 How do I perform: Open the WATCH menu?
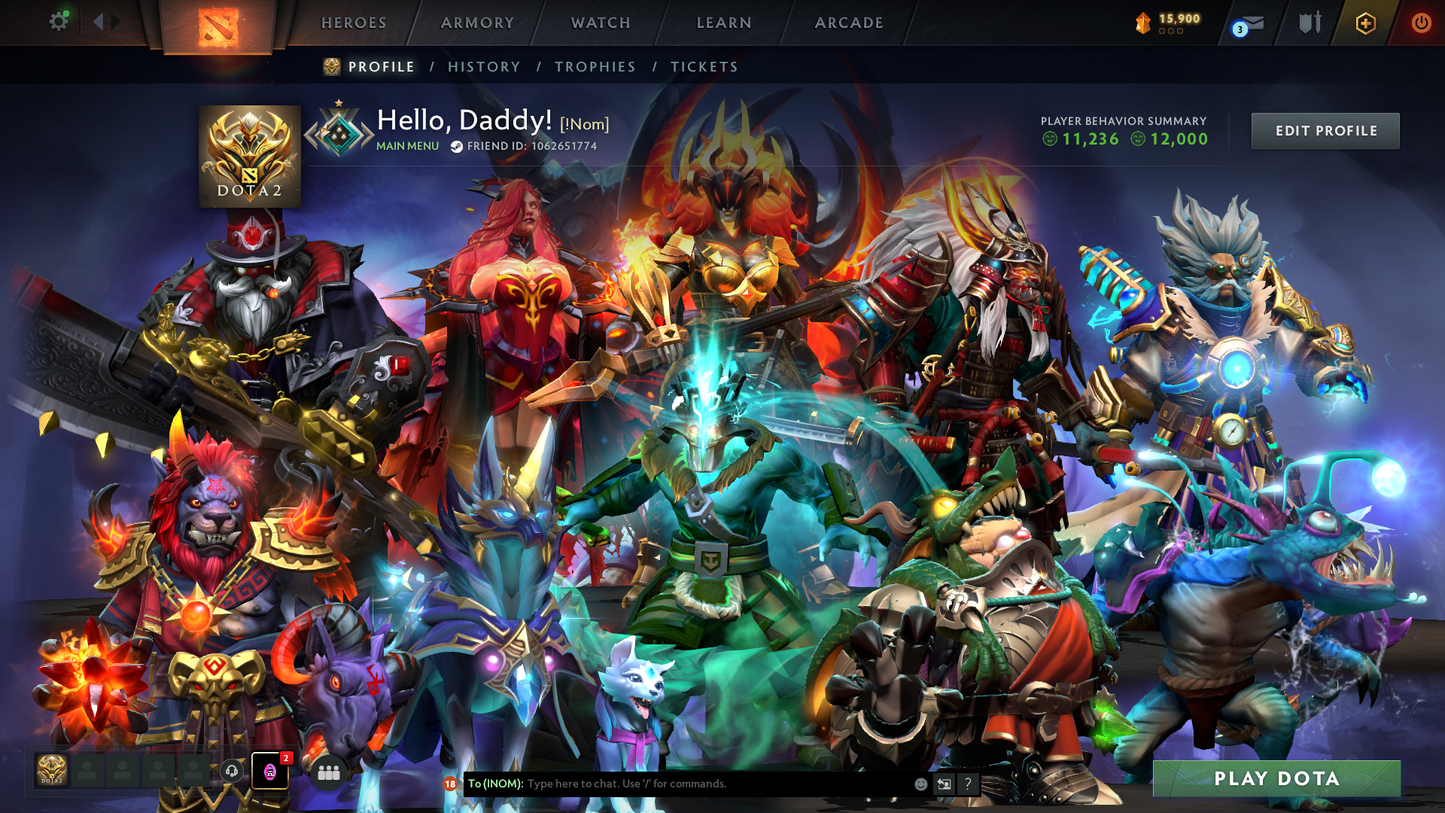[599, 22]
